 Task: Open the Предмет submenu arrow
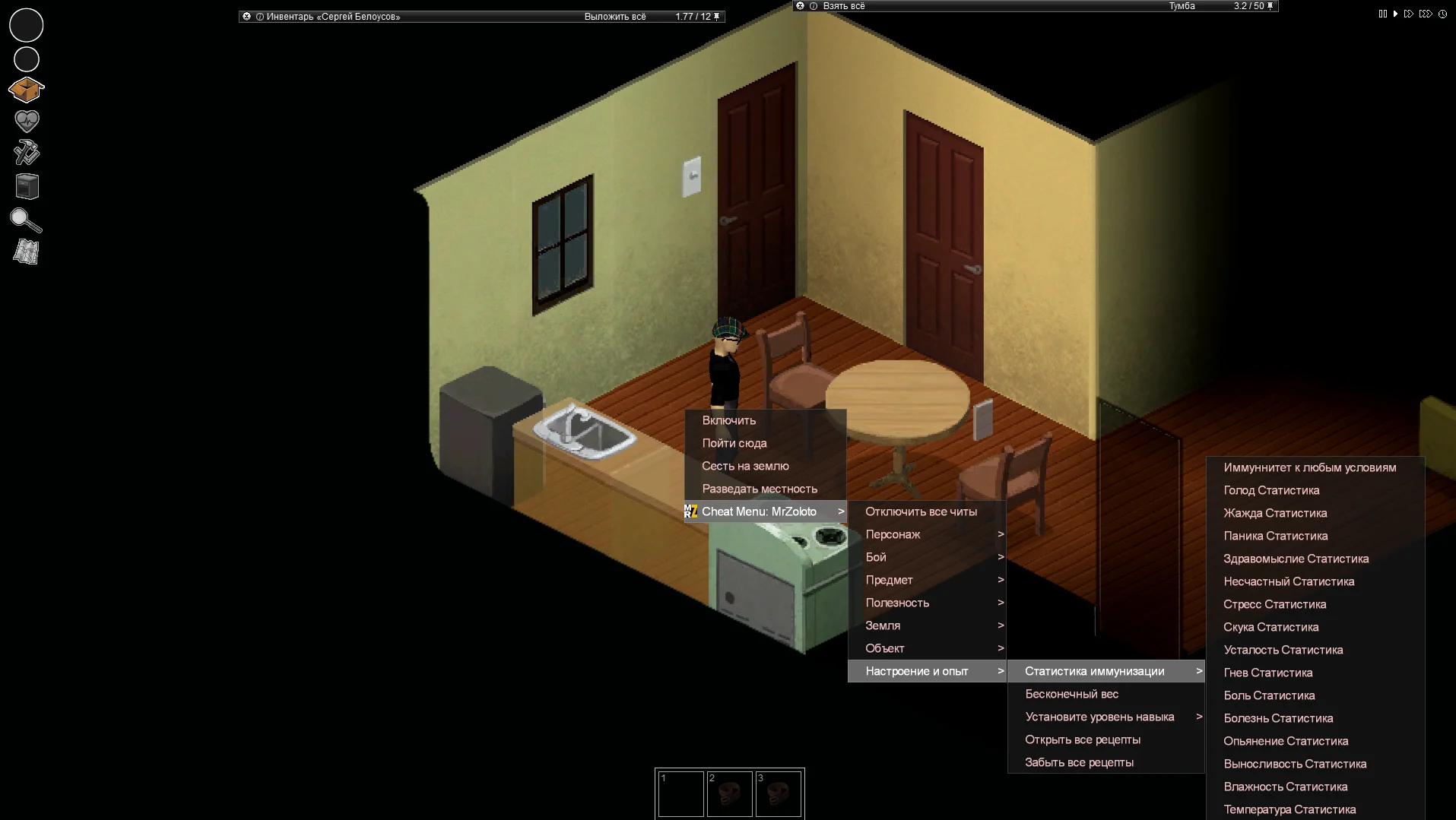pos(1001,580)
